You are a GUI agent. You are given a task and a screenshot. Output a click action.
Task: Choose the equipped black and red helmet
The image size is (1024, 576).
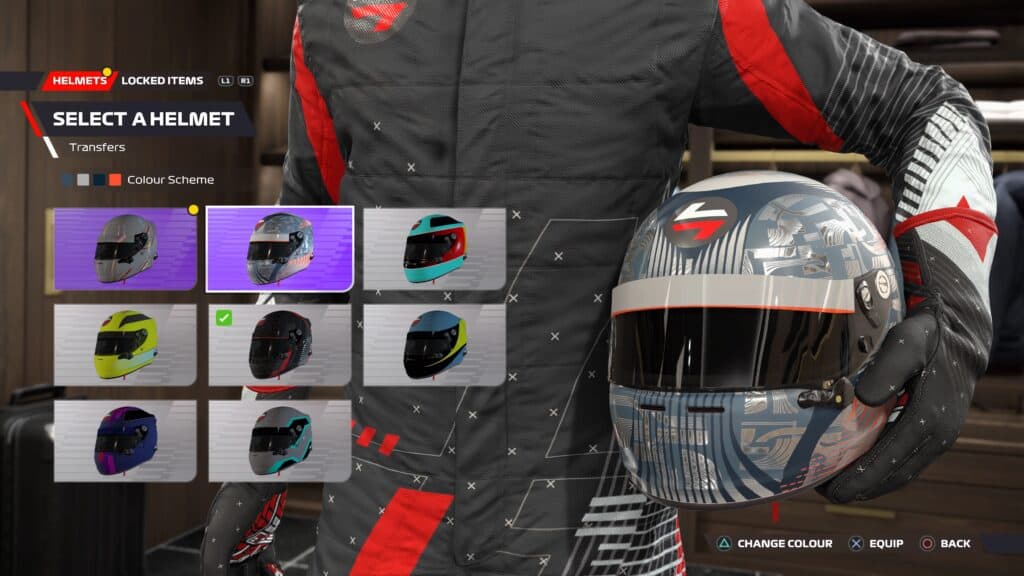[280, 345]
